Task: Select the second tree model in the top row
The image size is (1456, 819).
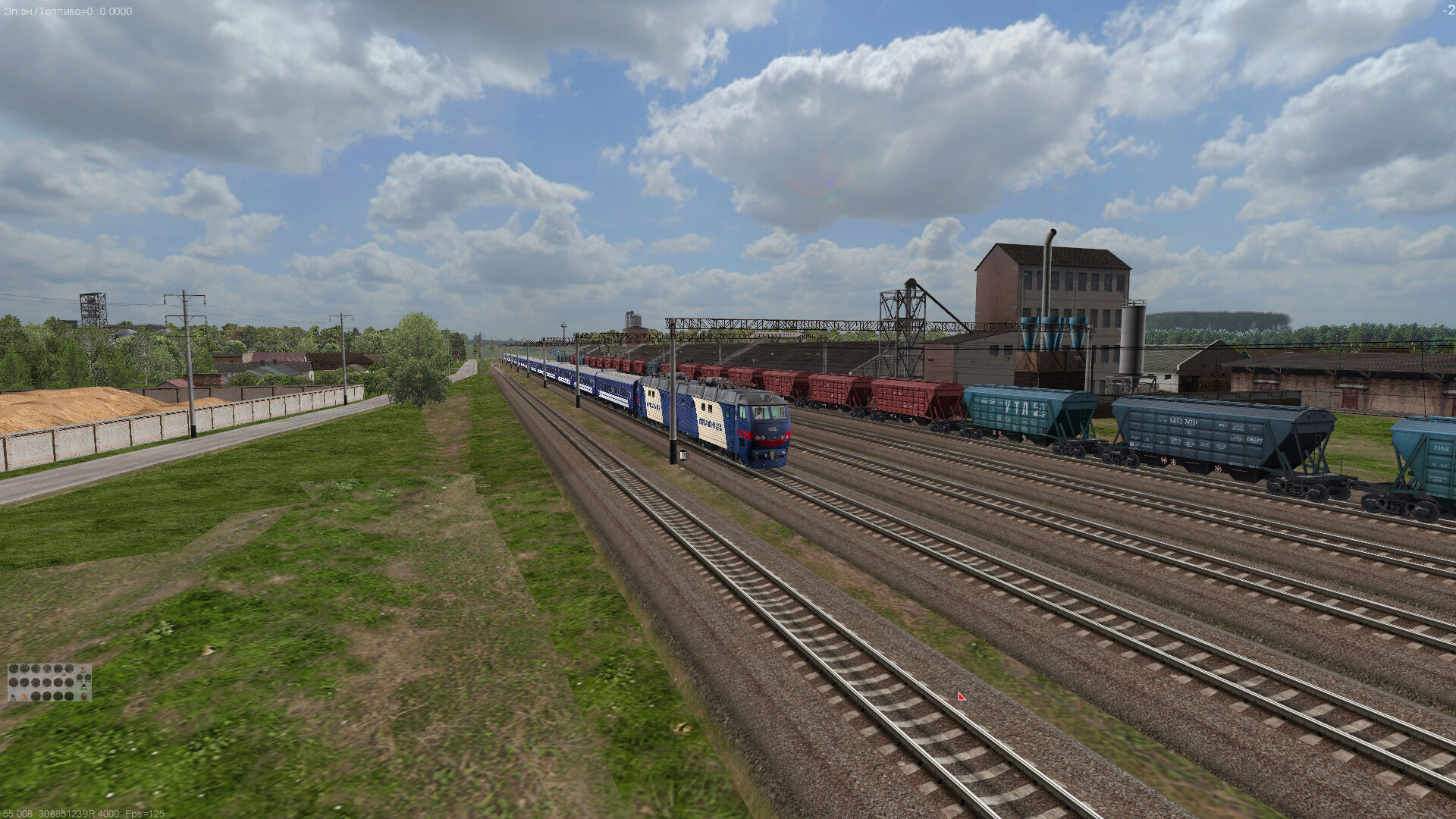Action: pos(24,668)
